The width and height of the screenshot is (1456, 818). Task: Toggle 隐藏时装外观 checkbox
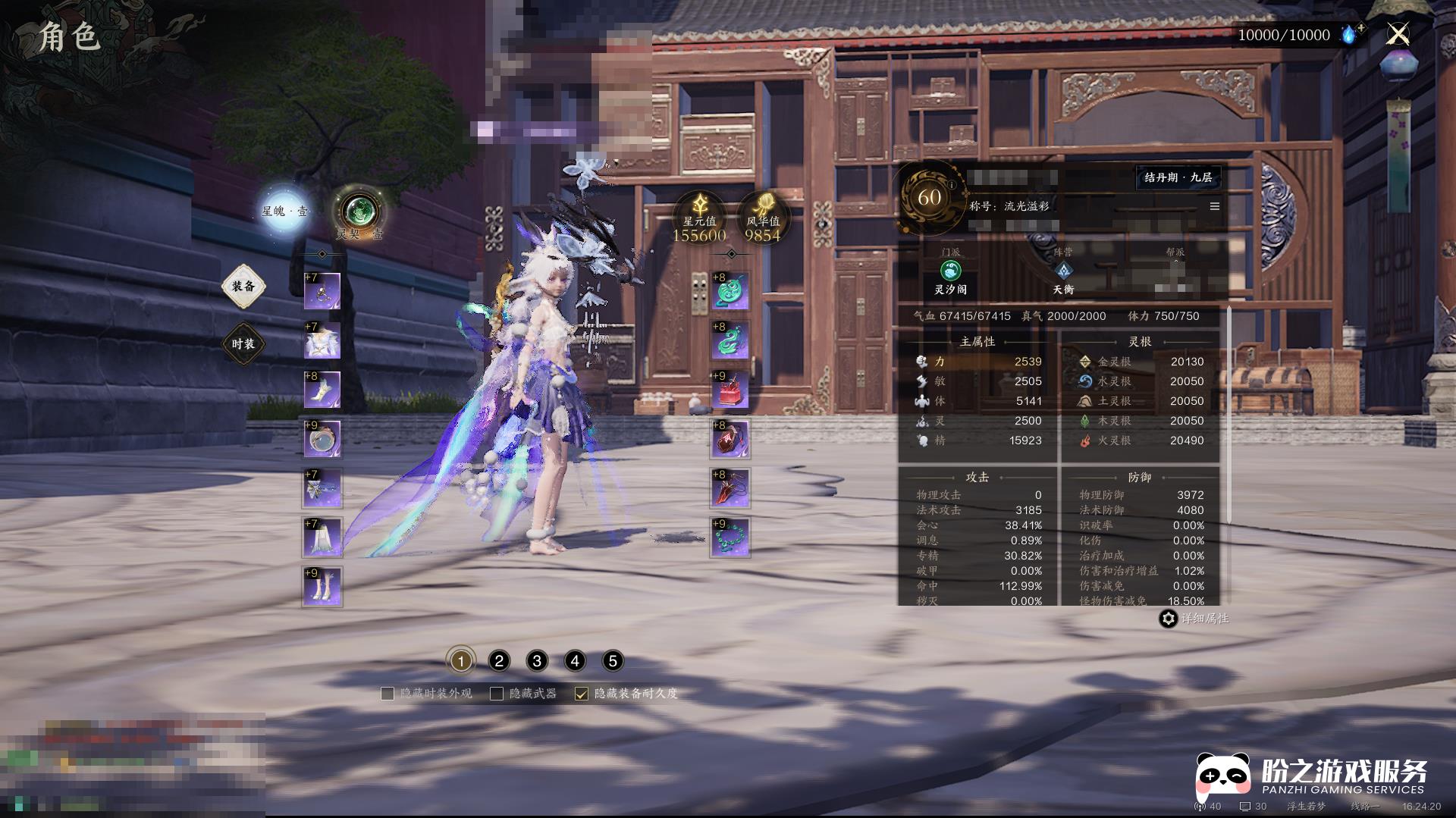pos(388,694)
